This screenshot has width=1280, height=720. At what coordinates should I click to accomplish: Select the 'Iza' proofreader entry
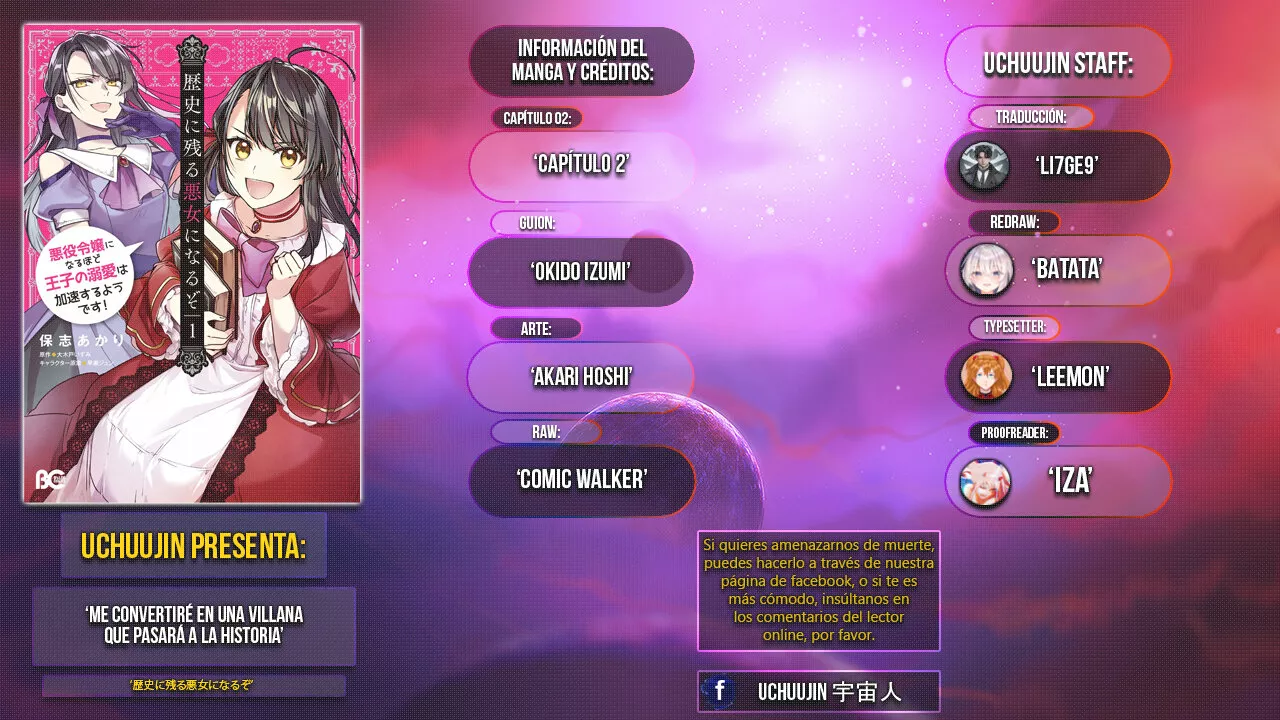[x=1058, y=481]
